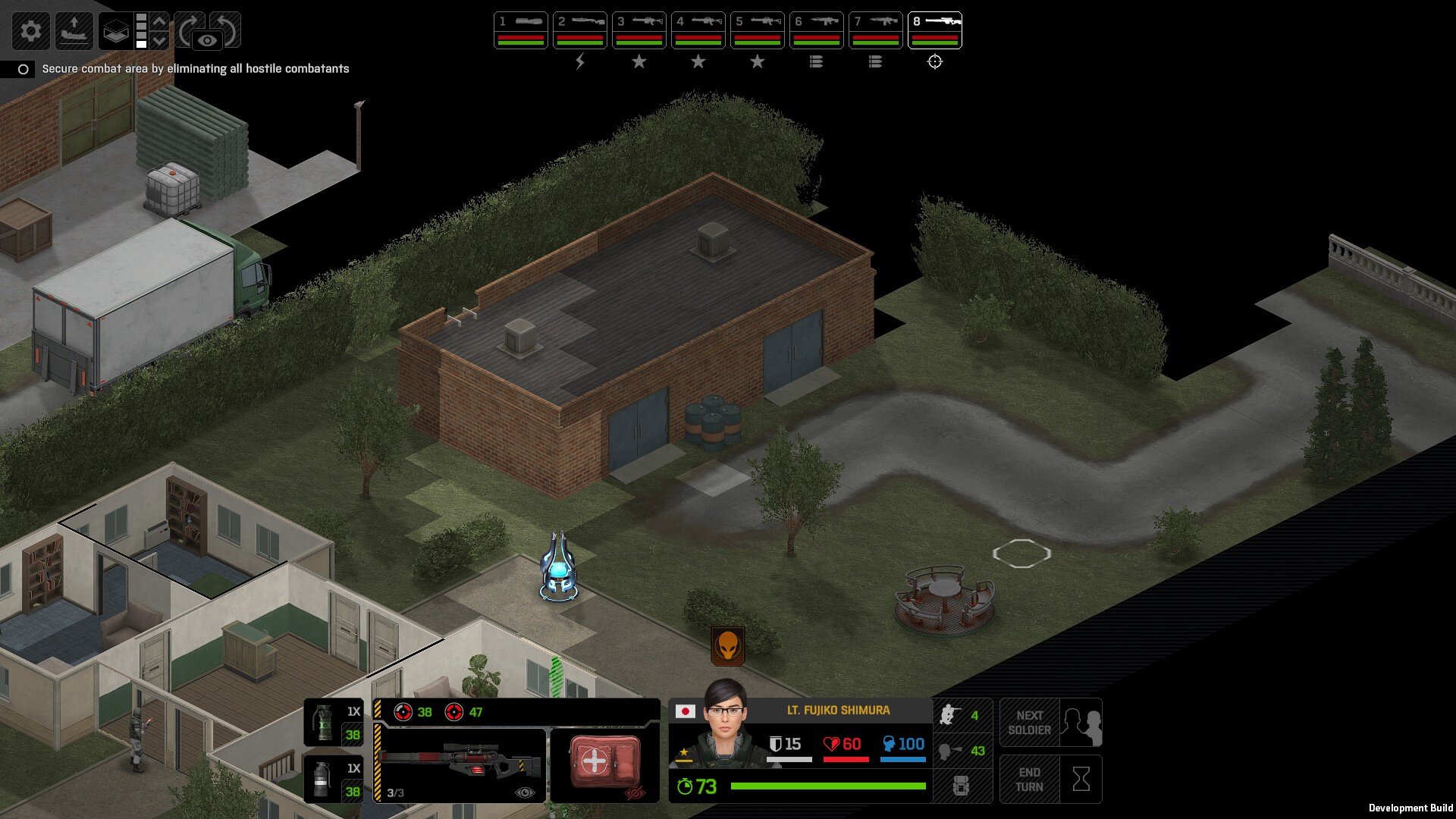The height and width of the screenshot is (819, 1456).
Task: Click the dropship evacuate mission button
Action: coord(74,31)
